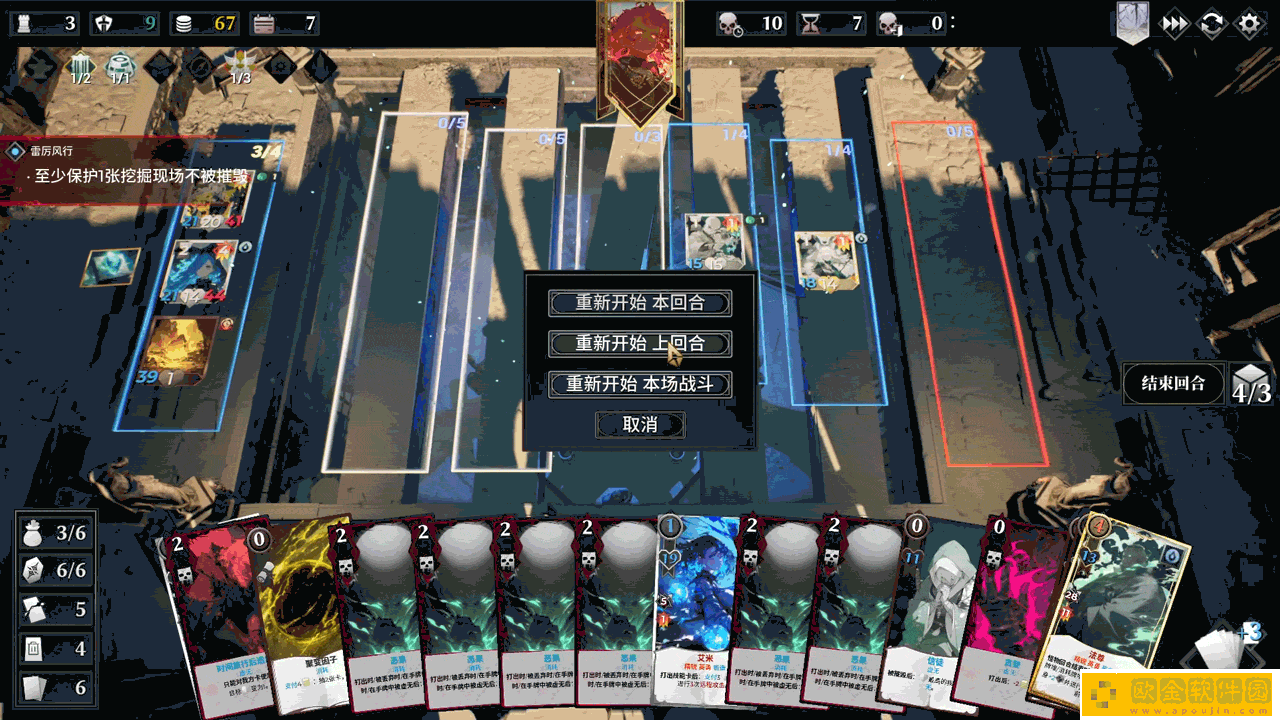Image resolution: width=1280 pixels, height=720 pixels.
Task: Click the red boss banner portrait
Action: [640, 55]
